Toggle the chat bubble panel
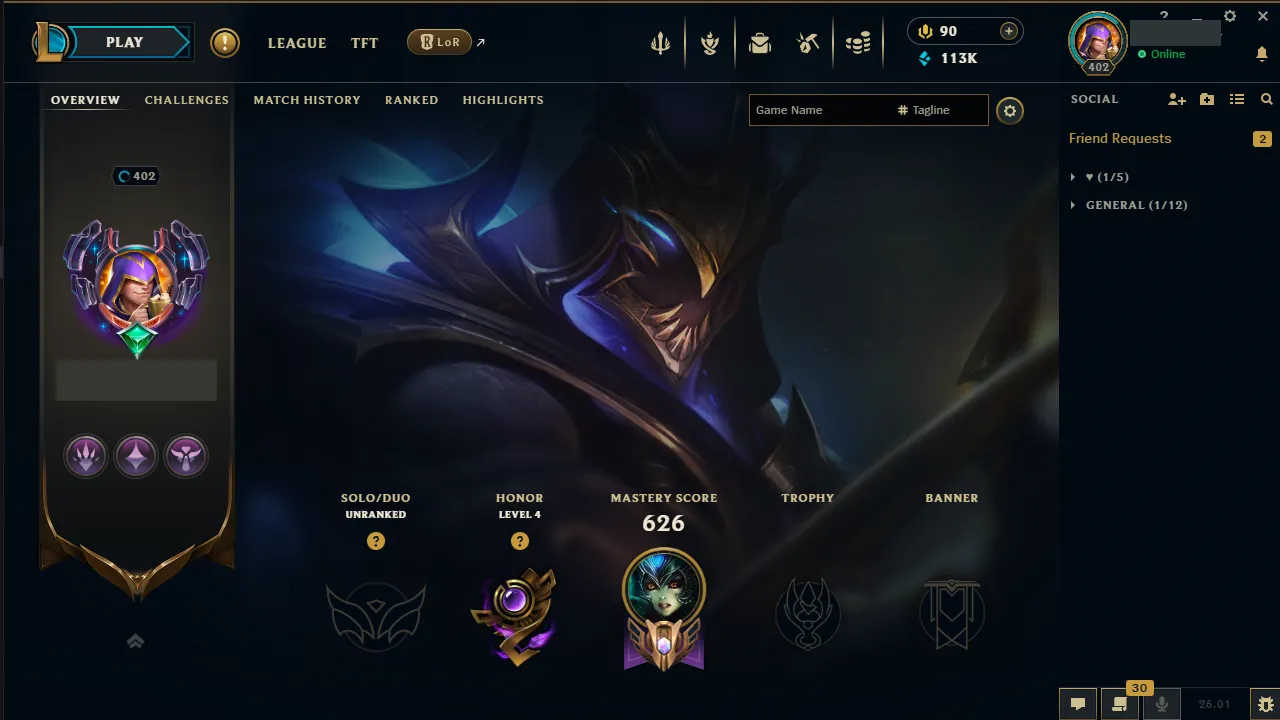The height and width of the screenshot is (720, 1280). click(1078, 703)
